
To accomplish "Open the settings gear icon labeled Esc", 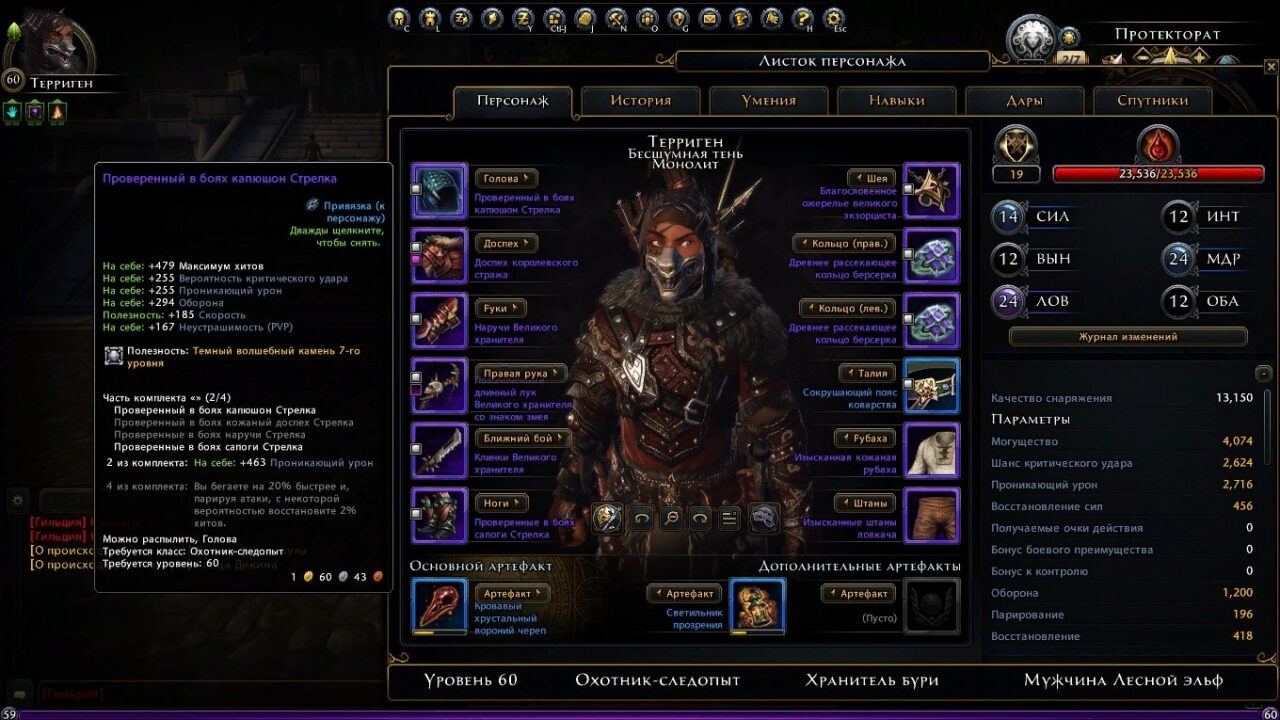I will point(833,18).
